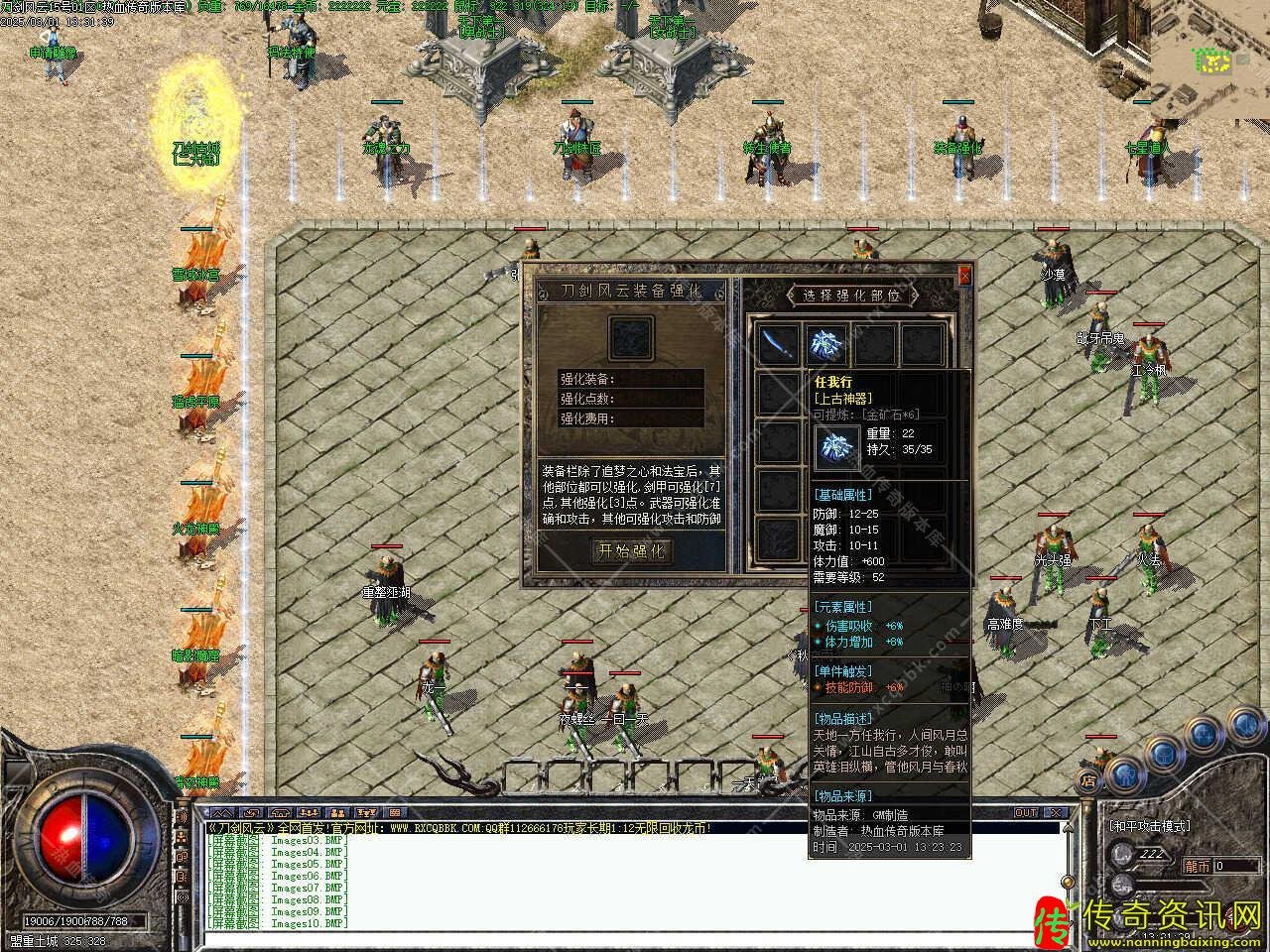Viewport: 1270px width, 952px height.
Task: Toggle the 和平攻击模式 attack mode label
Action: [1150, 826]
